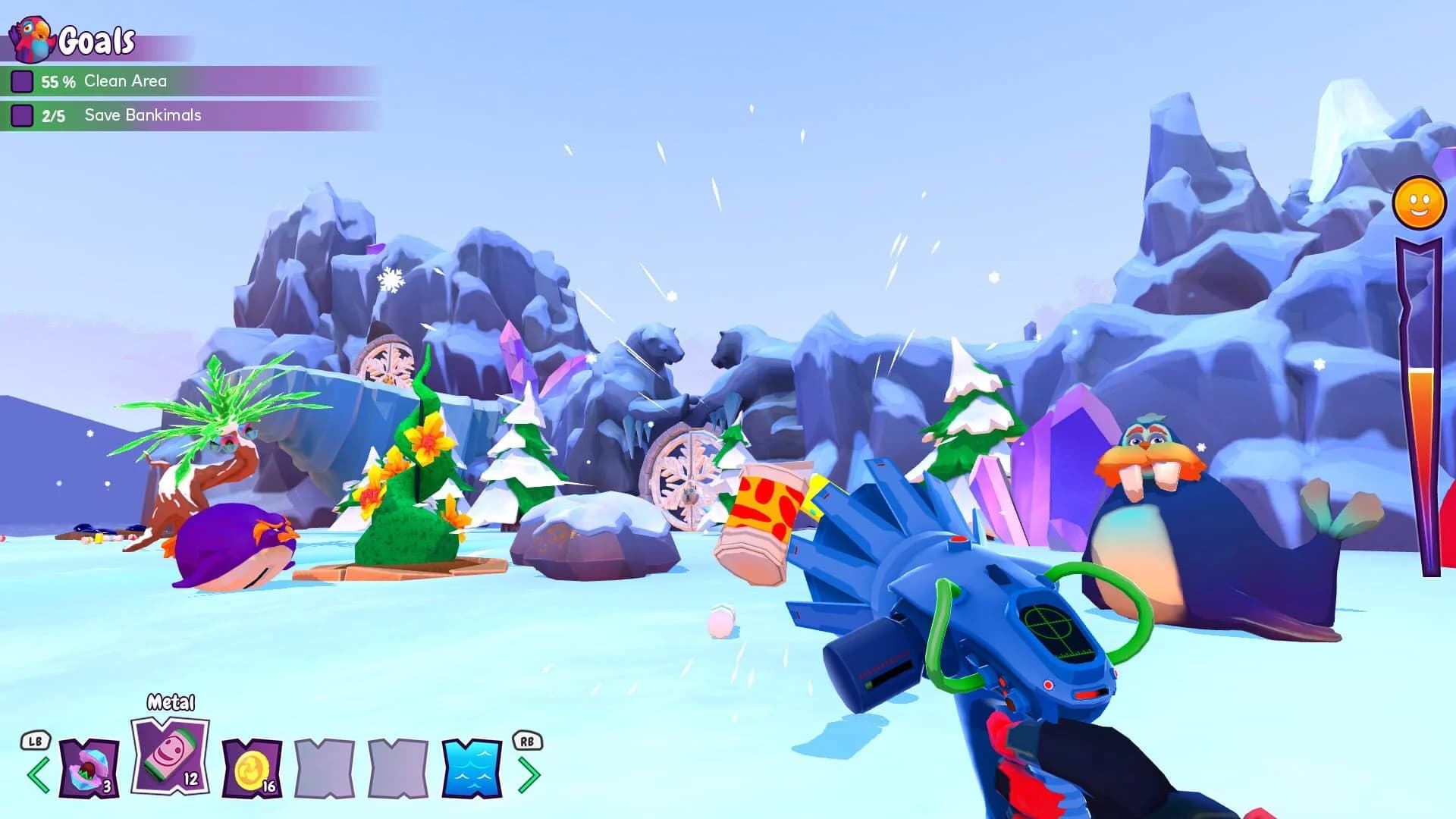This screenshot has height=819, width=1456.
Task: Click the left green arrow to cycle ammo
Action: (x=37, y=774)
